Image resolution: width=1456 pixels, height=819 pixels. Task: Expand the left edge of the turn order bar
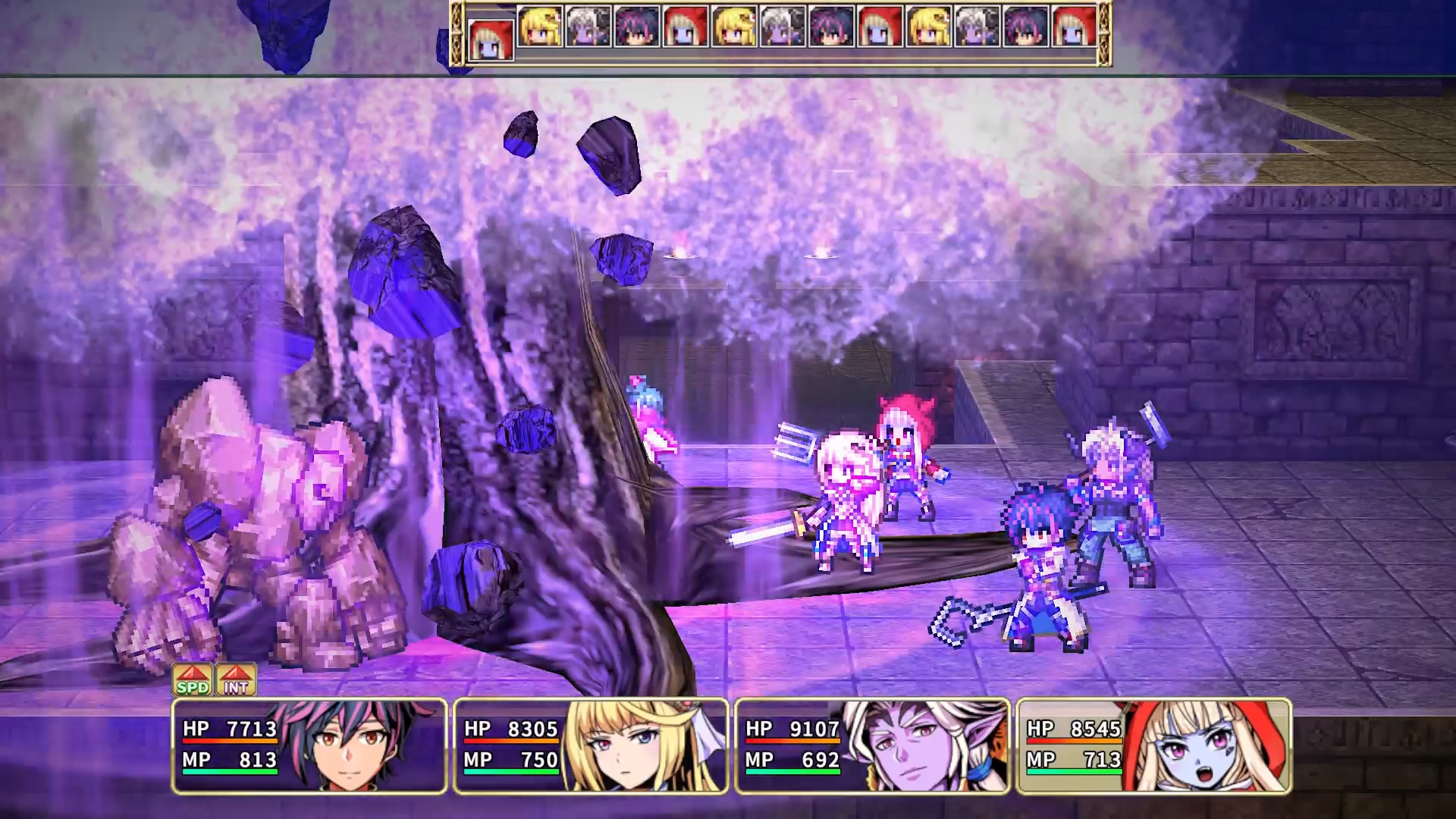(457, 34)
